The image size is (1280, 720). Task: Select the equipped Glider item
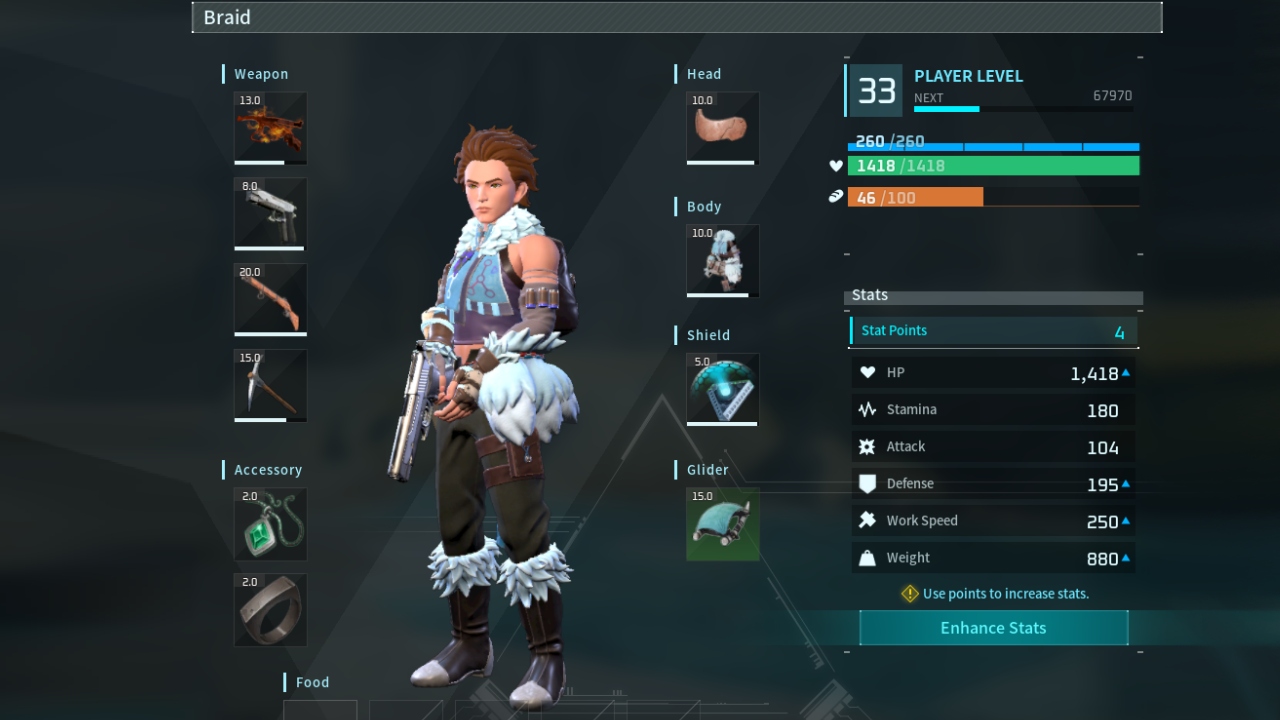(x=722, y=524)
